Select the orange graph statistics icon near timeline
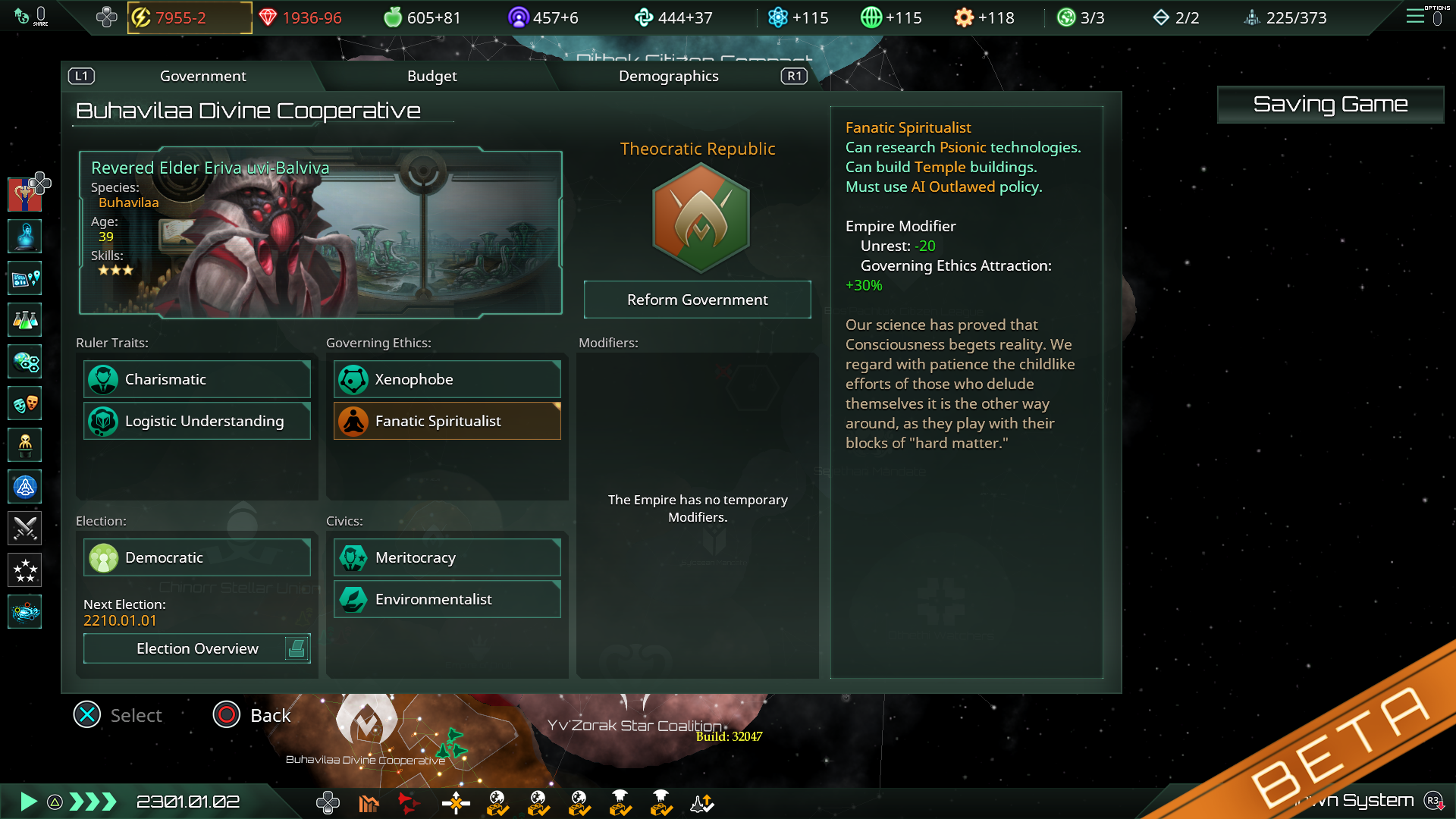1456x819 pixels. pos(369,802)
